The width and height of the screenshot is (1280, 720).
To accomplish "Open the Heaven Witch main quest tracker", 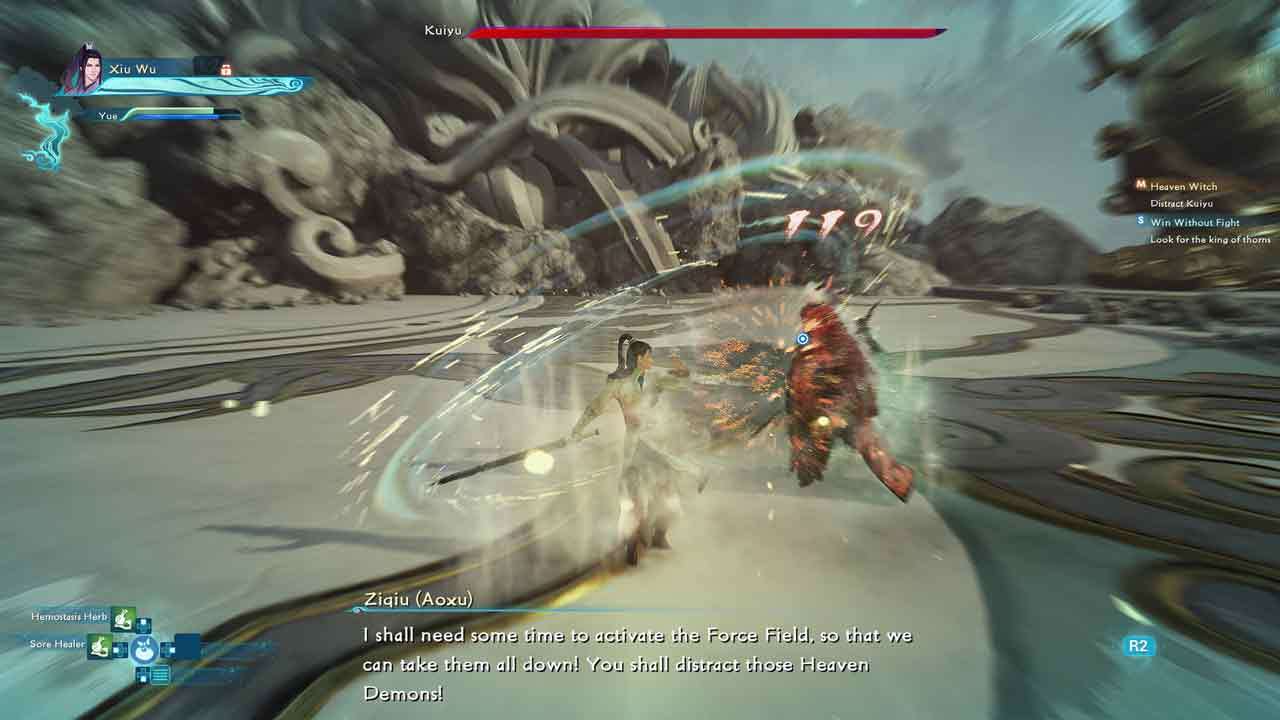I will coord(1183,187).
